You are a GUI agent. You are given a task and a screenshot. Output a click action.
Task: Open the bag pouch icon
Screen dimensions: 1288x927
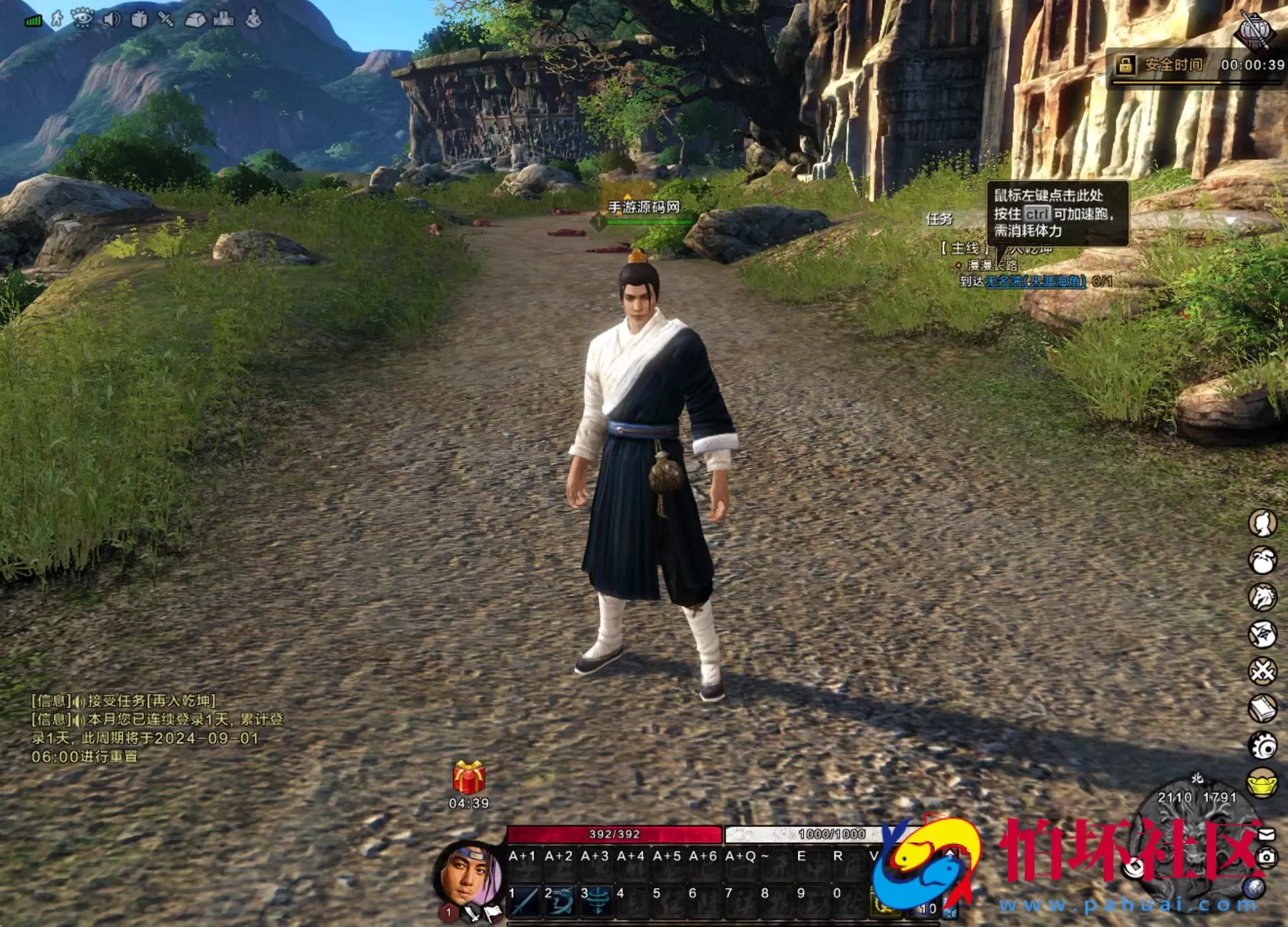(1263, 560)
